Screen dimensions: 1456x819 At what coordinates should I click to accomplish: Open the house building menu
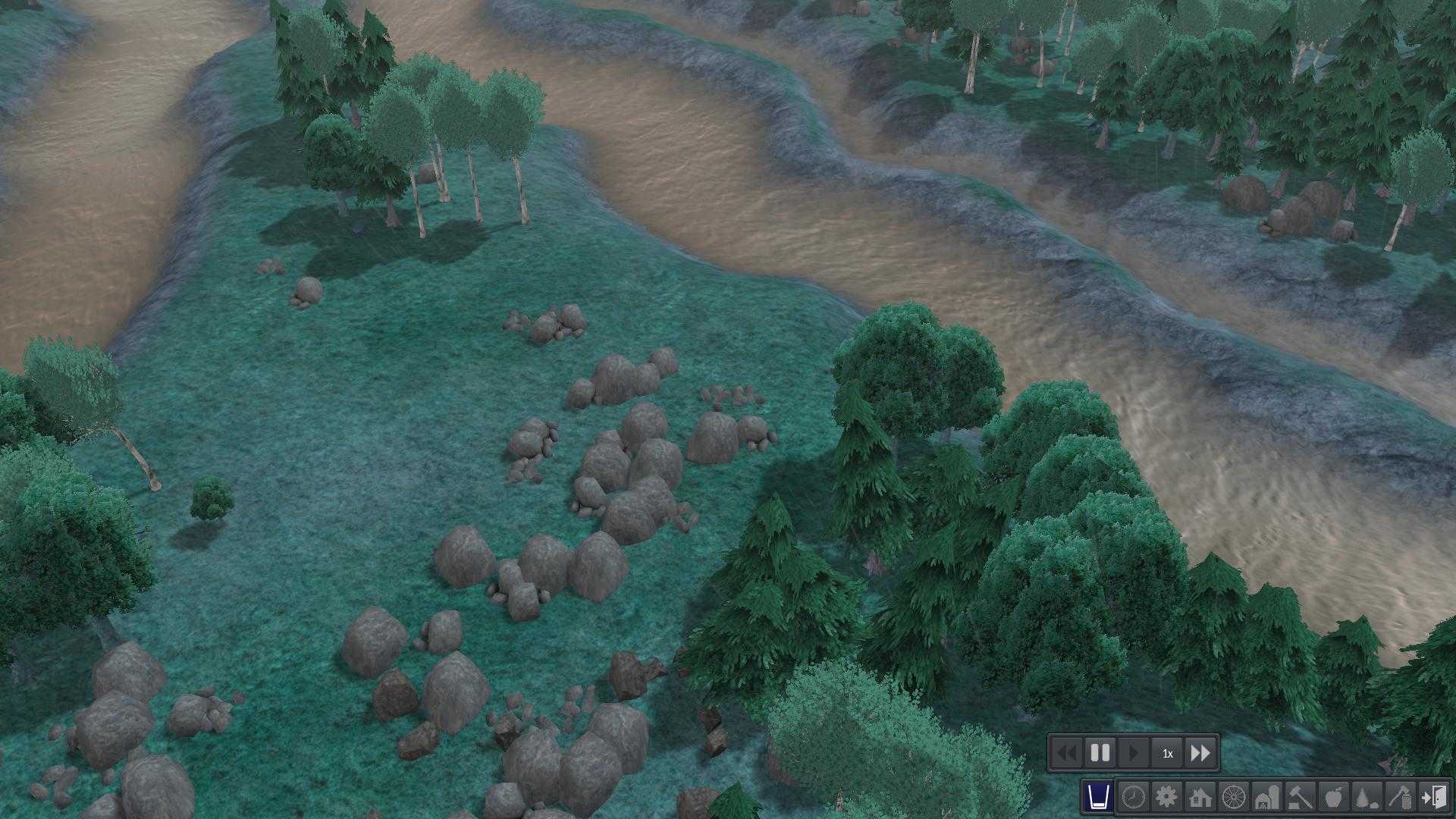pos(1200,797)
